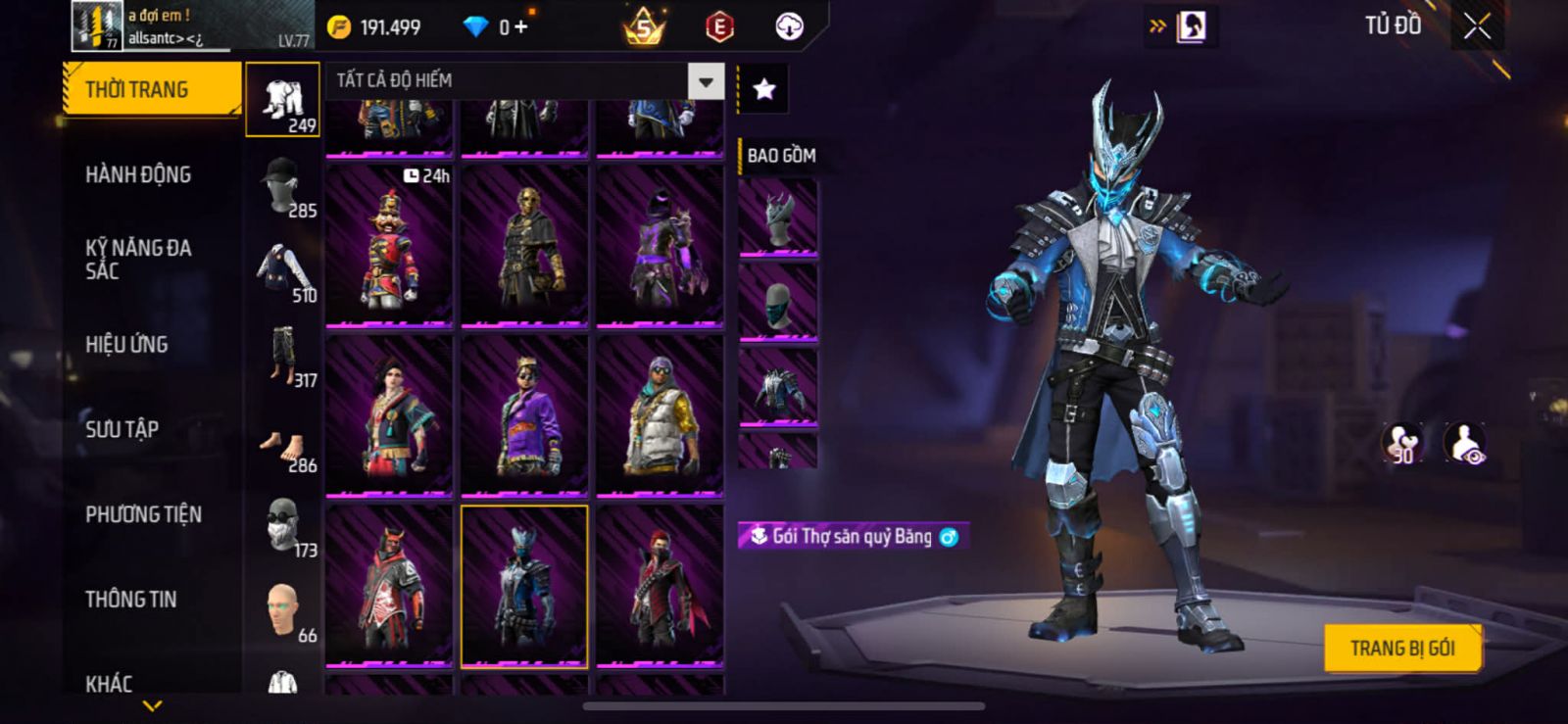Open the Thời Trang tab
The height and width of the screenshot is (724, 1568).
pos(151,90)
